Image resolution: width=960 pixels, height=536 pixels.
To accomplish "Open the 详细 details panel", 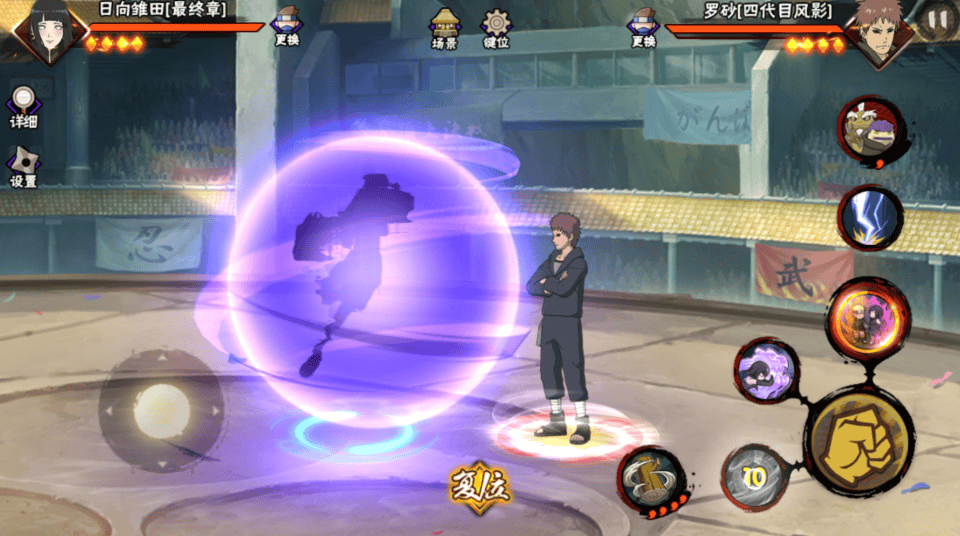I will [x=23, y=107].
